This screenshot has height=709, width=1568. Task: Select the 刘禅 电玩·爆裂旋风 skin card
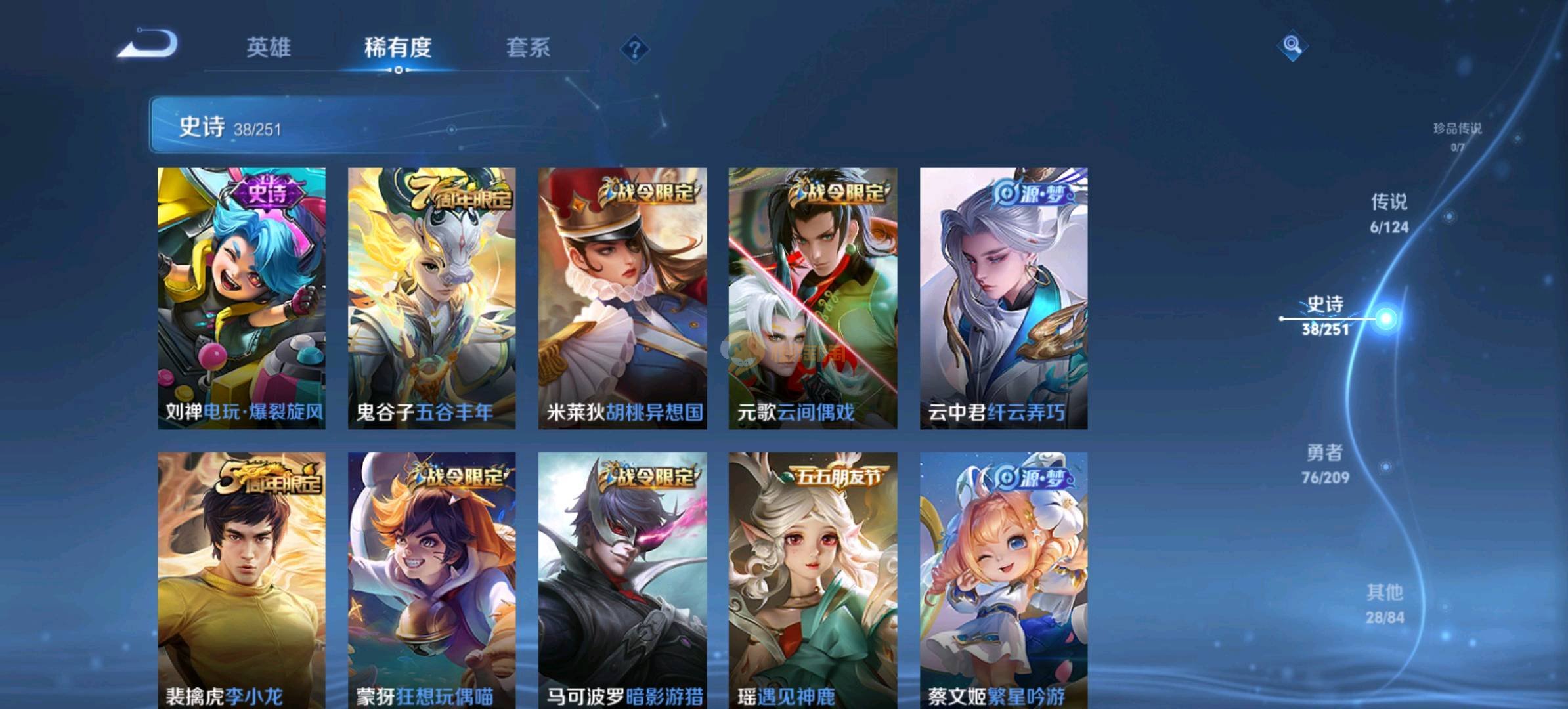tap(242, 298)
